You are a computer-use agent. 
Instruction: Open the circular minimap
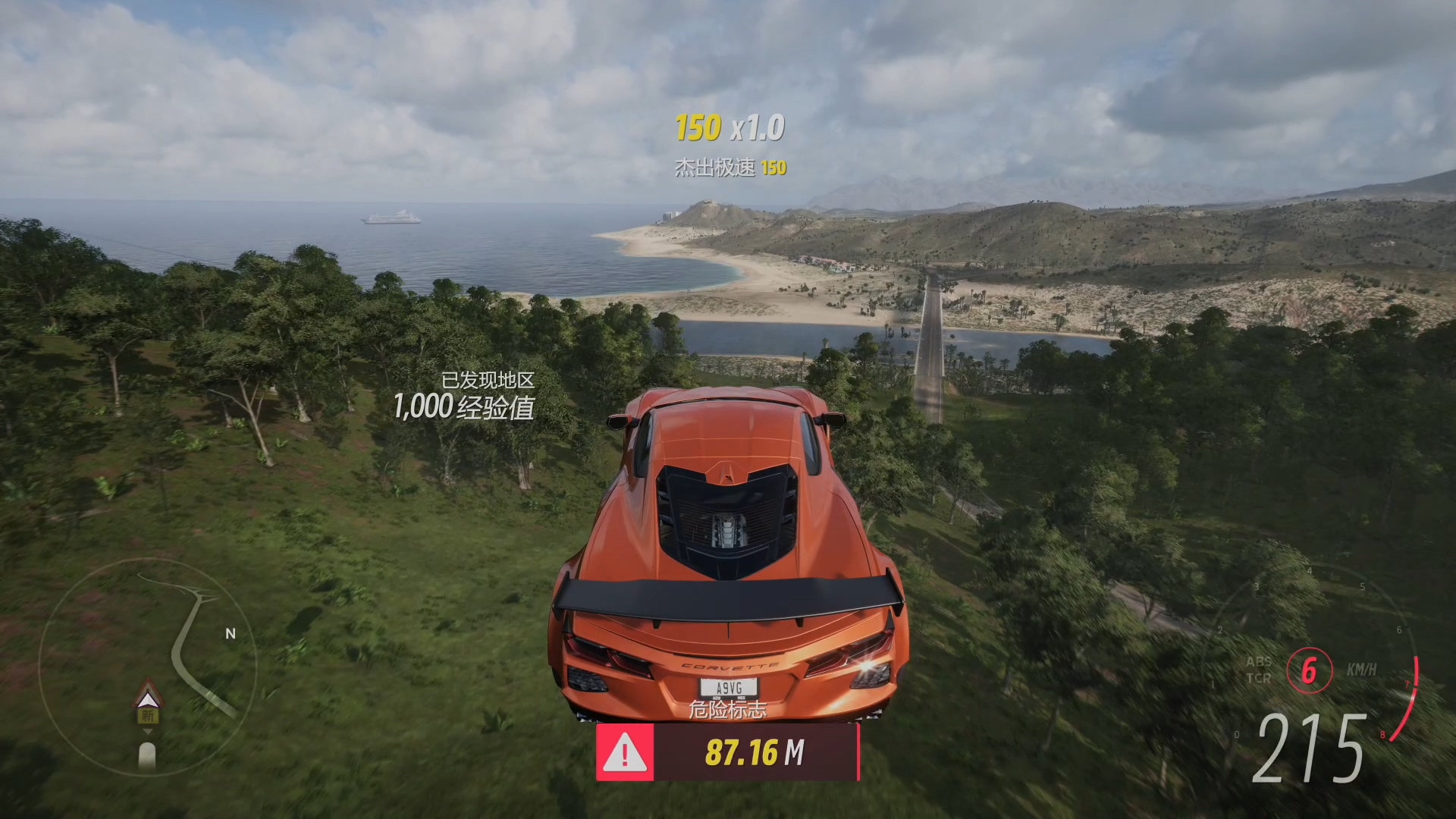(148, 667)
